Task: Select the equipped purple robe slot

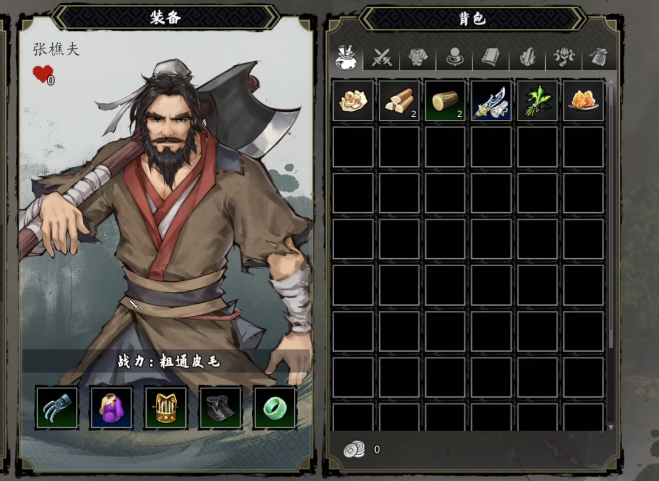Action: (x=111, y=407)
